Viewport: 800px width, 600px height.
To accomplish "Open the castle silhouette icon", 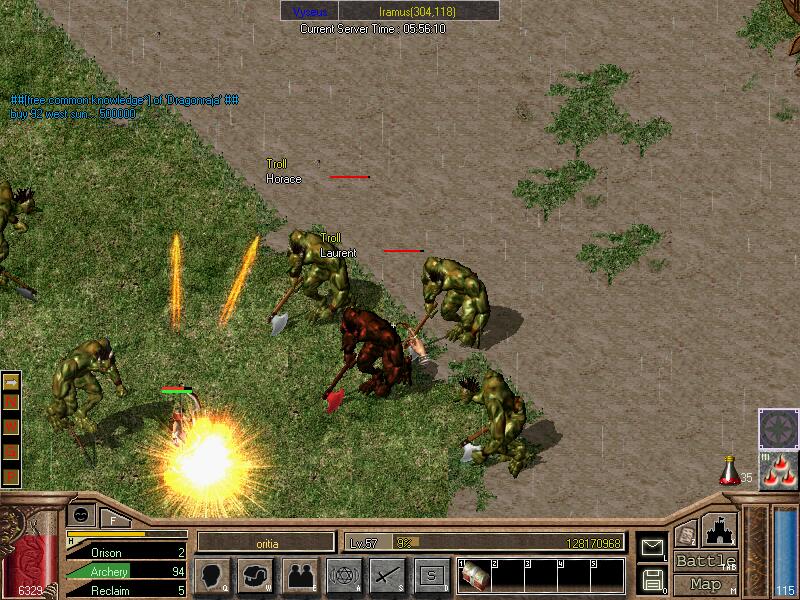I will point(719,530).
